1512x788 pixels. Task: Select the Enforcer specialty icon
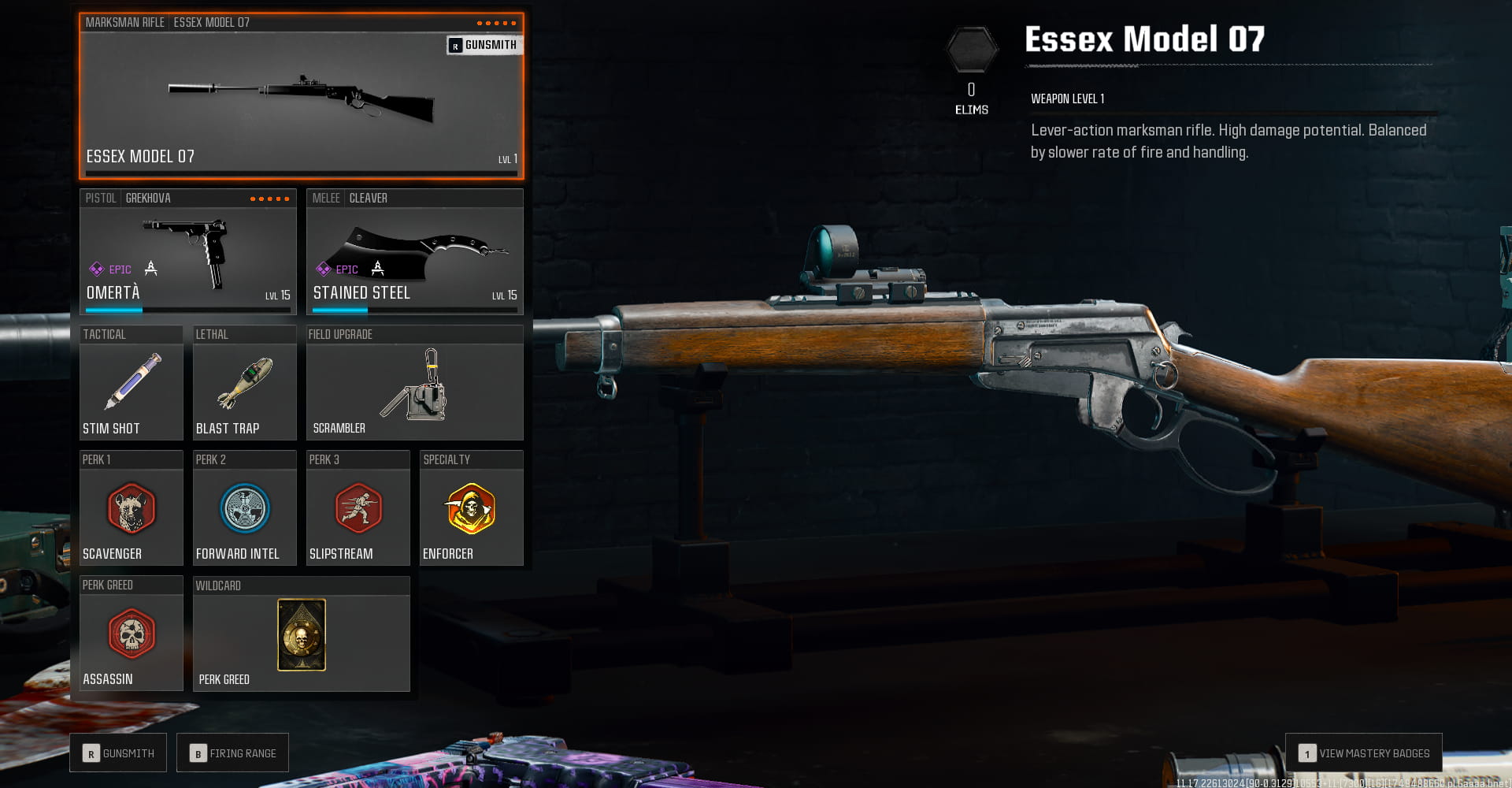[x=471, y=511]
